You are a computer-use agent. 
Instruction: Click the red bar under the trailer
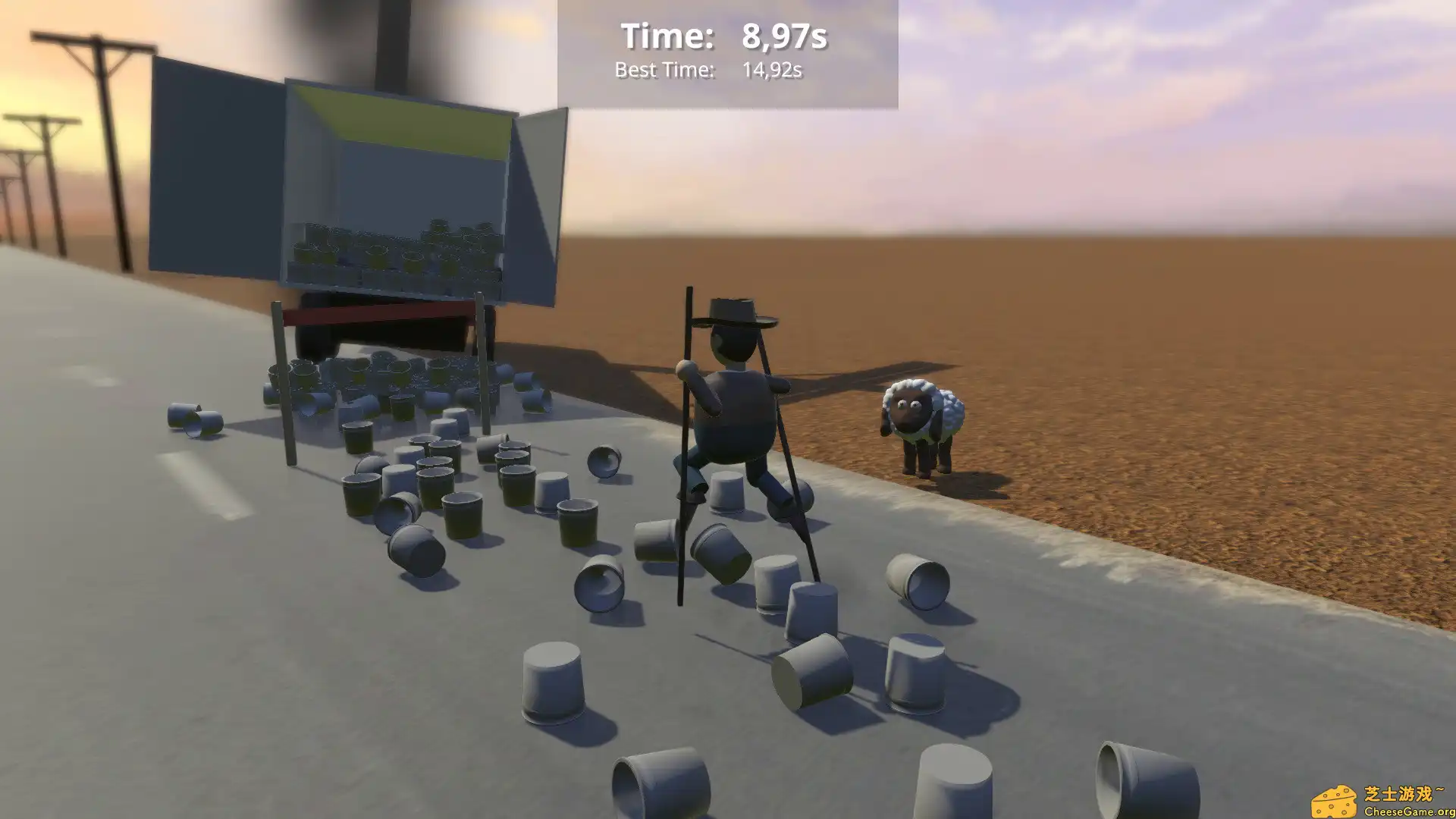point(379,311)
